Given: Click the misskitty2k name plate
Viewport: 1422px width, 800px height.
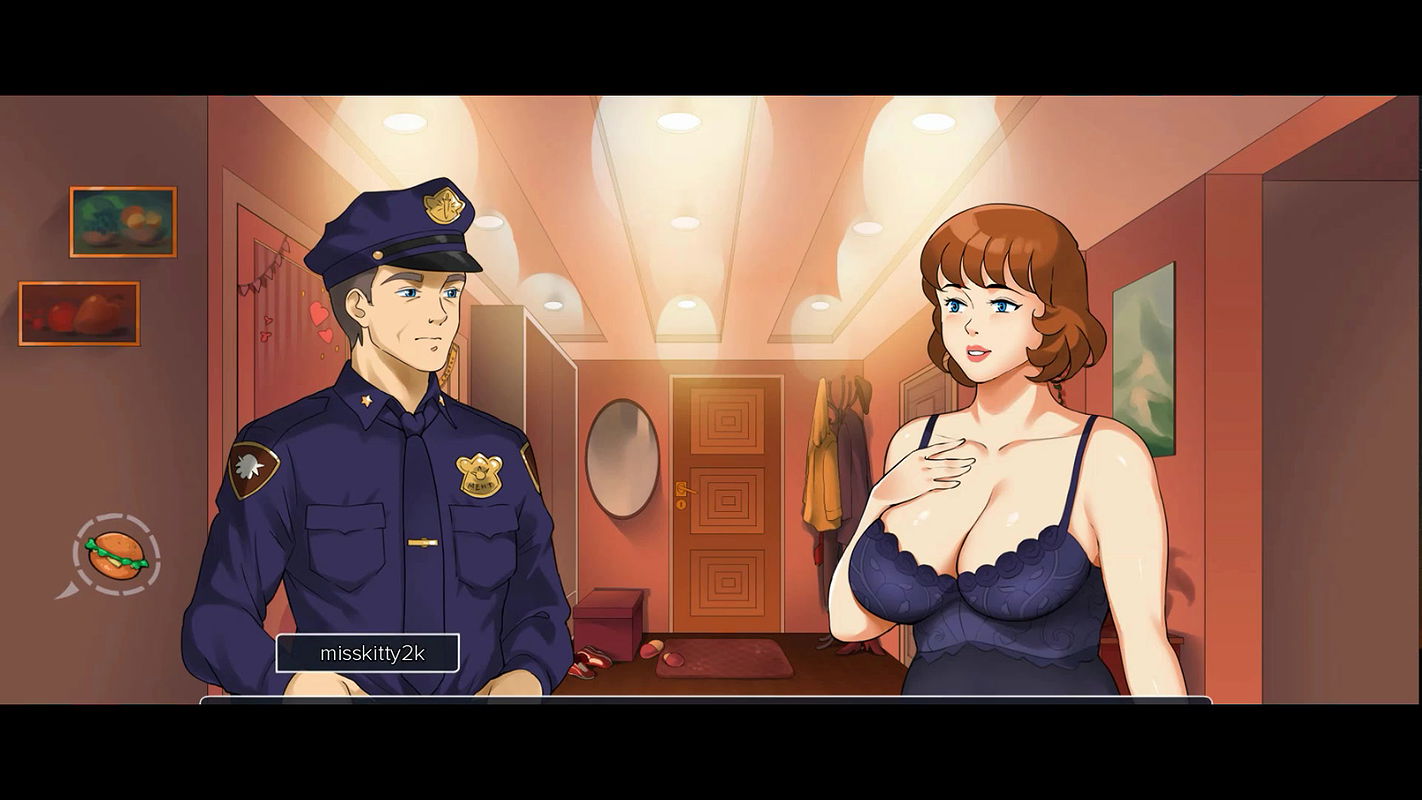Looking at the screenshot, I should coord(369,653).
